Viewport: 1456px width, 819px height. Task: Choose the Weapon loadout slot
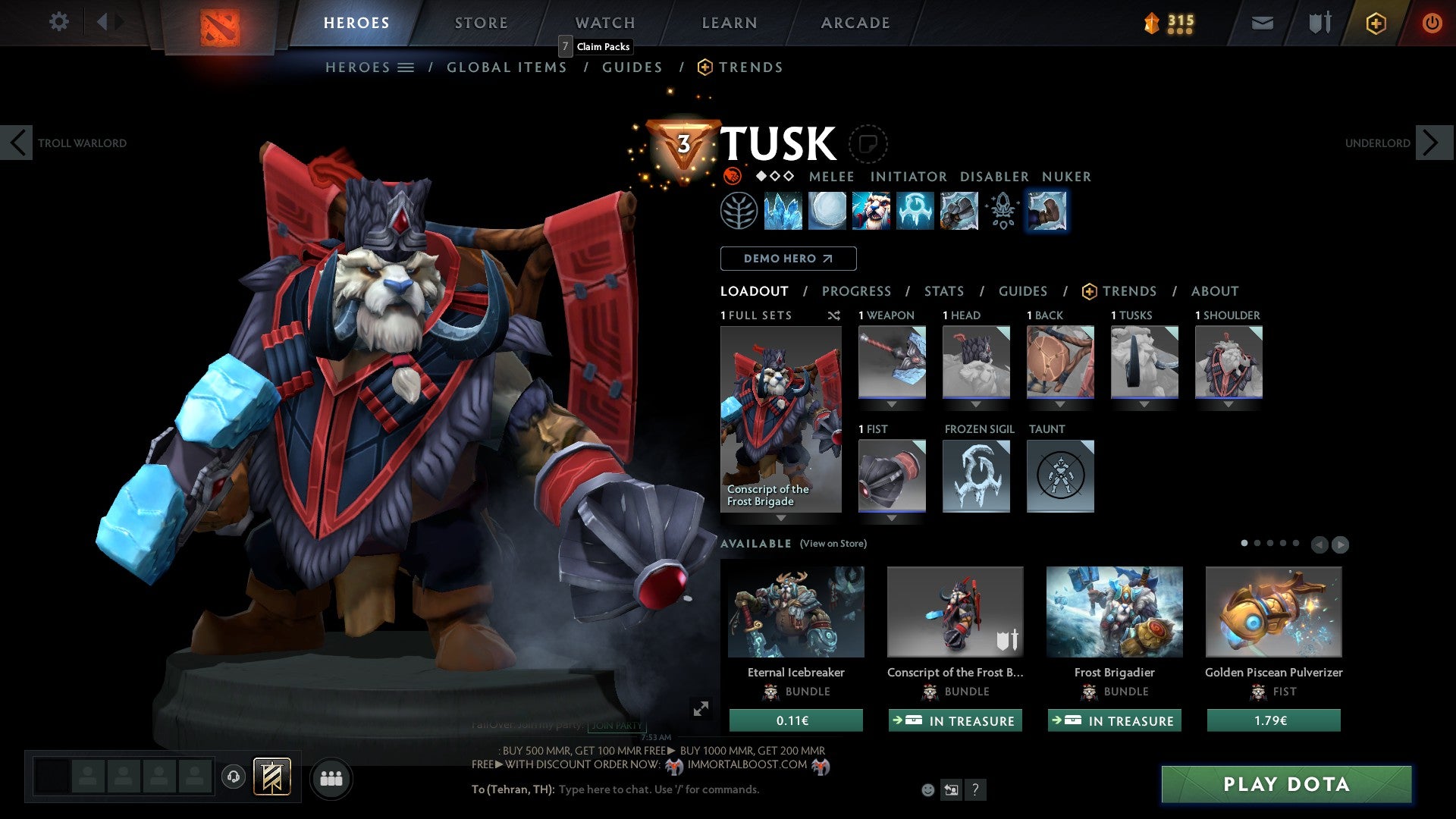point(892,362)
